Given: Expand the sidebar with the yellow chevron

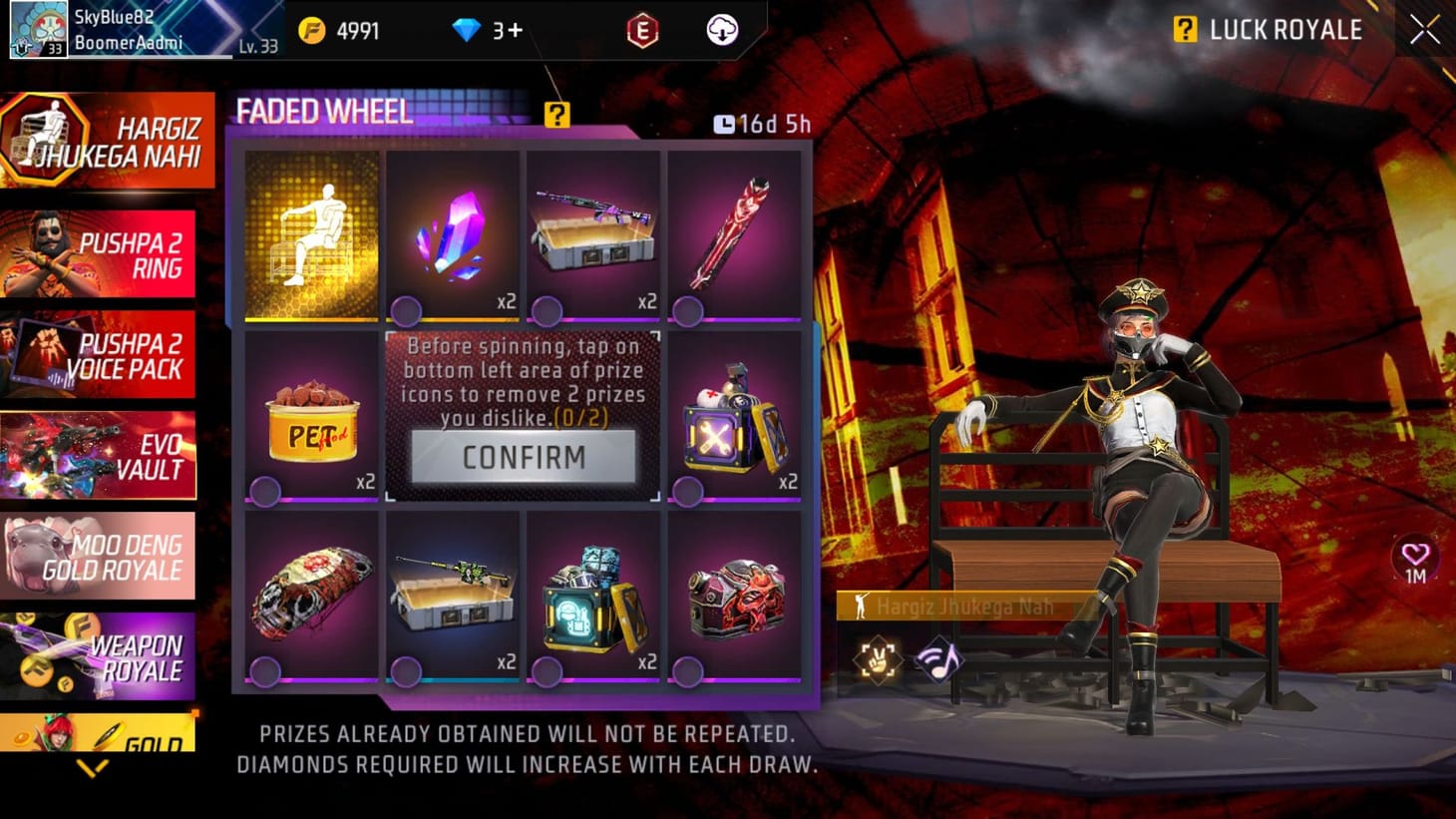Looking at the screenshot, I should coord(95,768).
